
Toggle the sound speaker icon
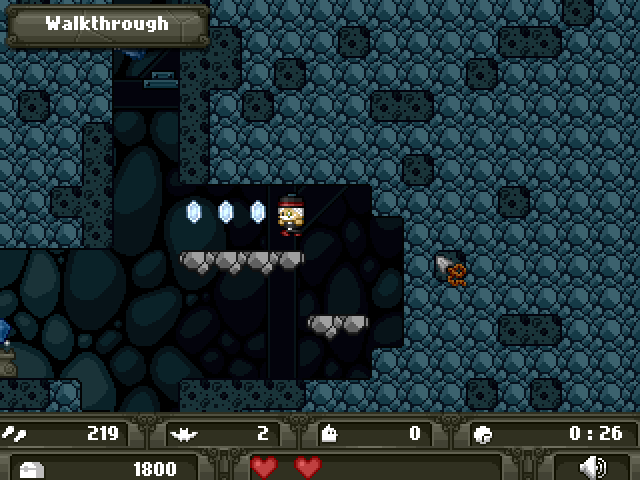(x=594, y=467)
